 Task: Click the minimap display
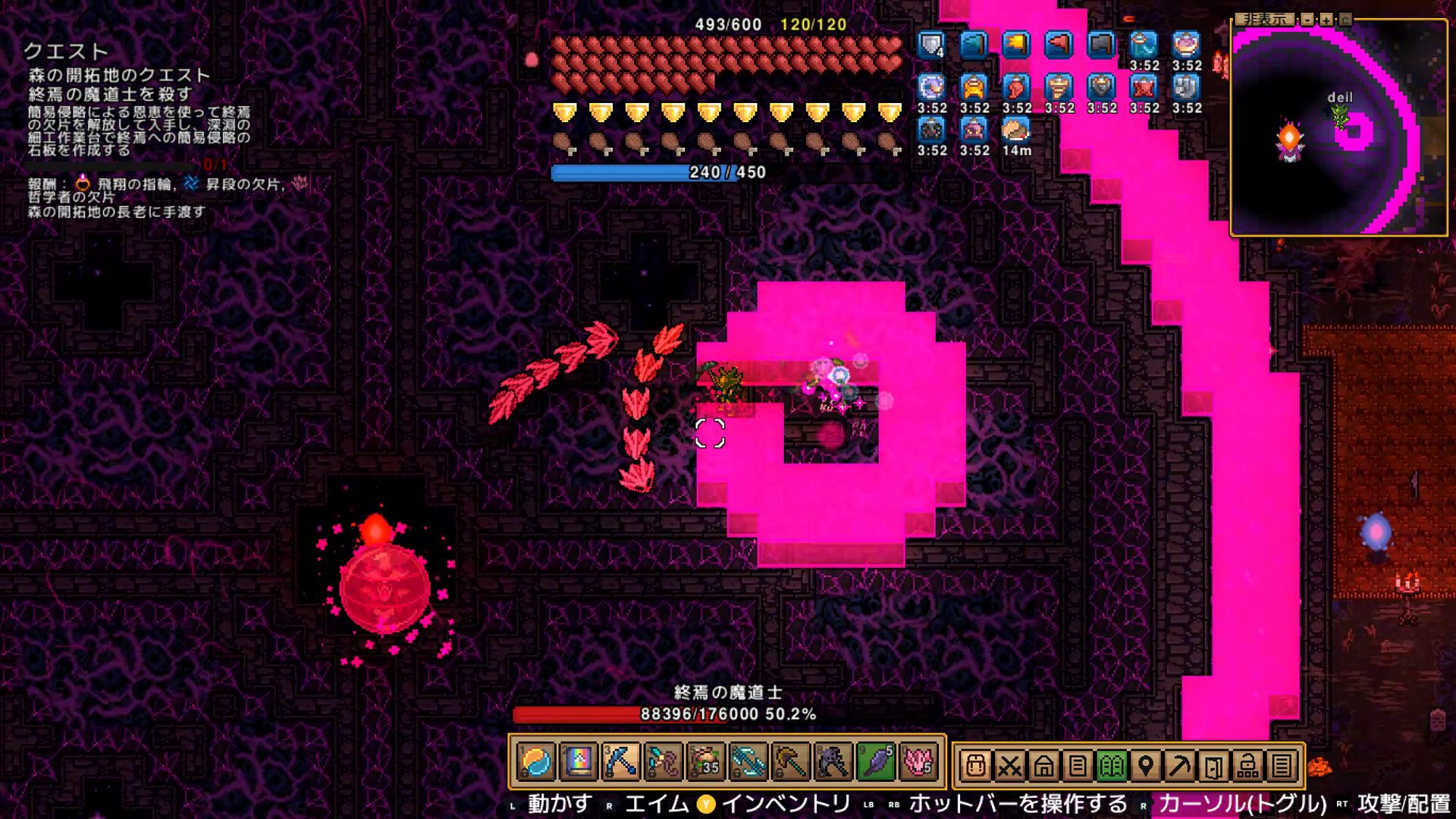coord(1339,129)
